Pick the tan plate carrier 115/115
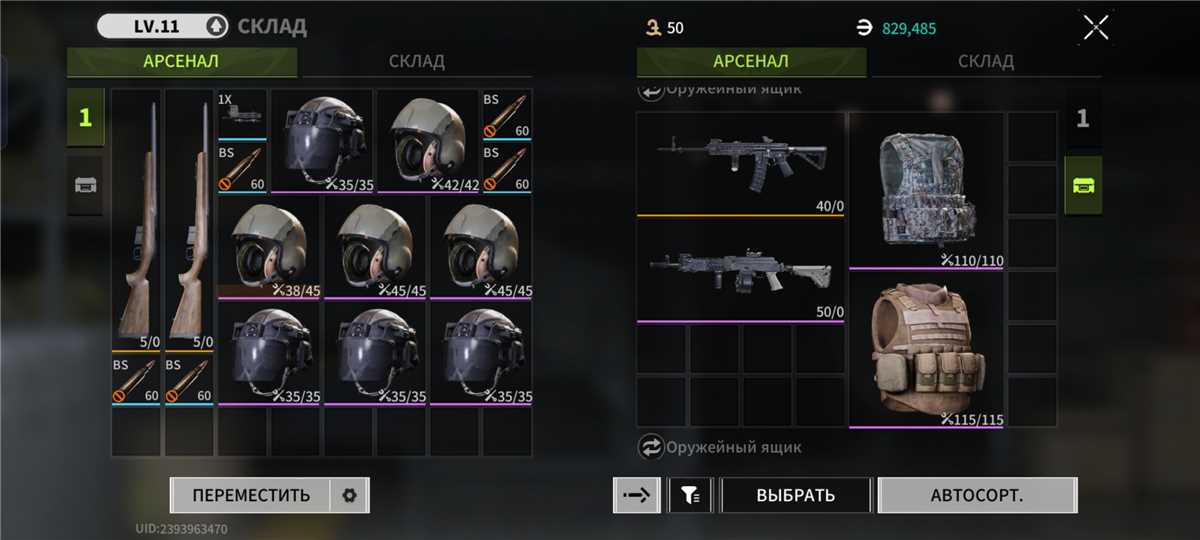Viewport: 1200px width, 540px height. click(x=925, y=350)
